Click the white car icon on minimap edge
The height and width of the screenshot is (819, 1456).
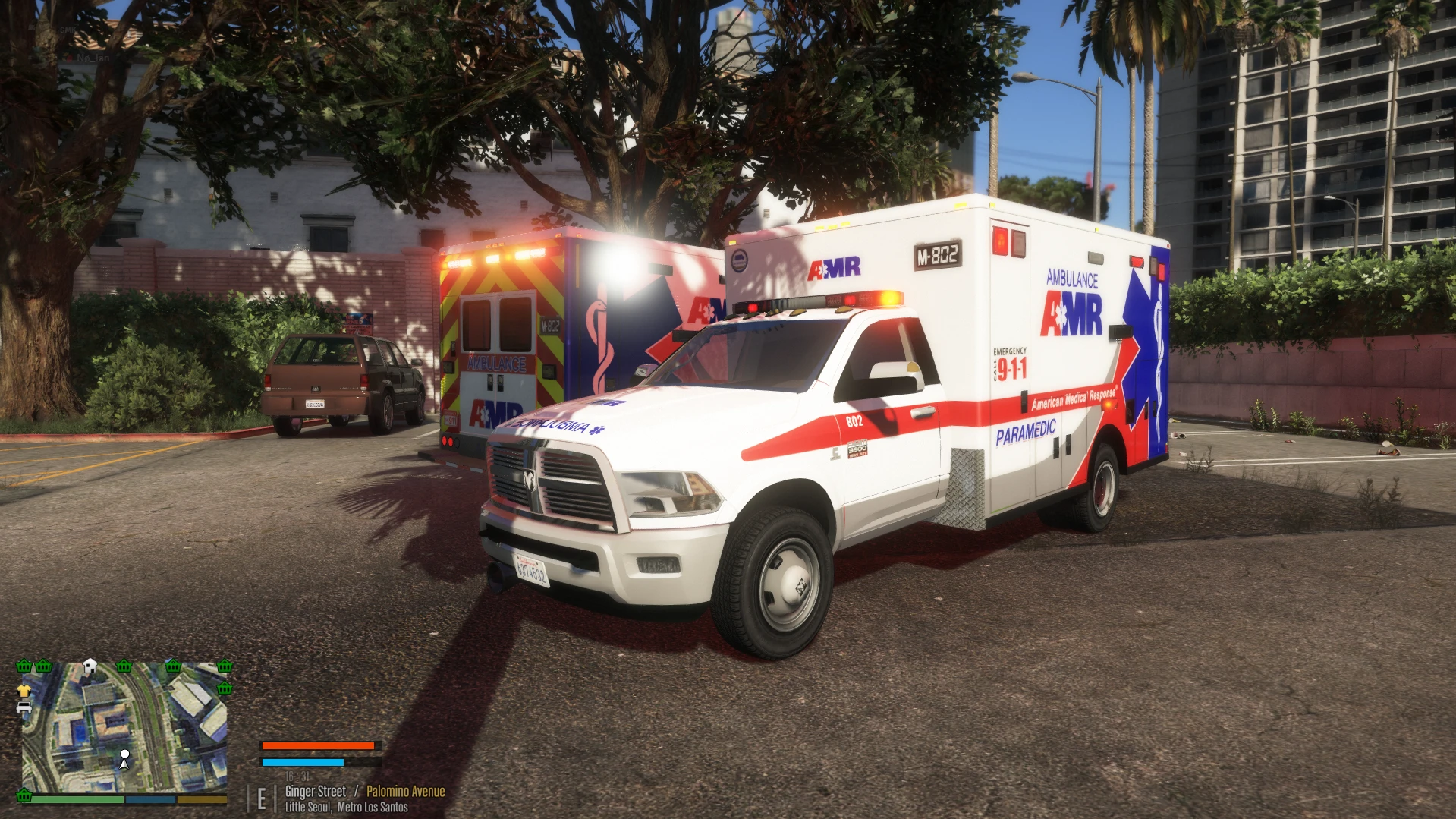point(24,708)
